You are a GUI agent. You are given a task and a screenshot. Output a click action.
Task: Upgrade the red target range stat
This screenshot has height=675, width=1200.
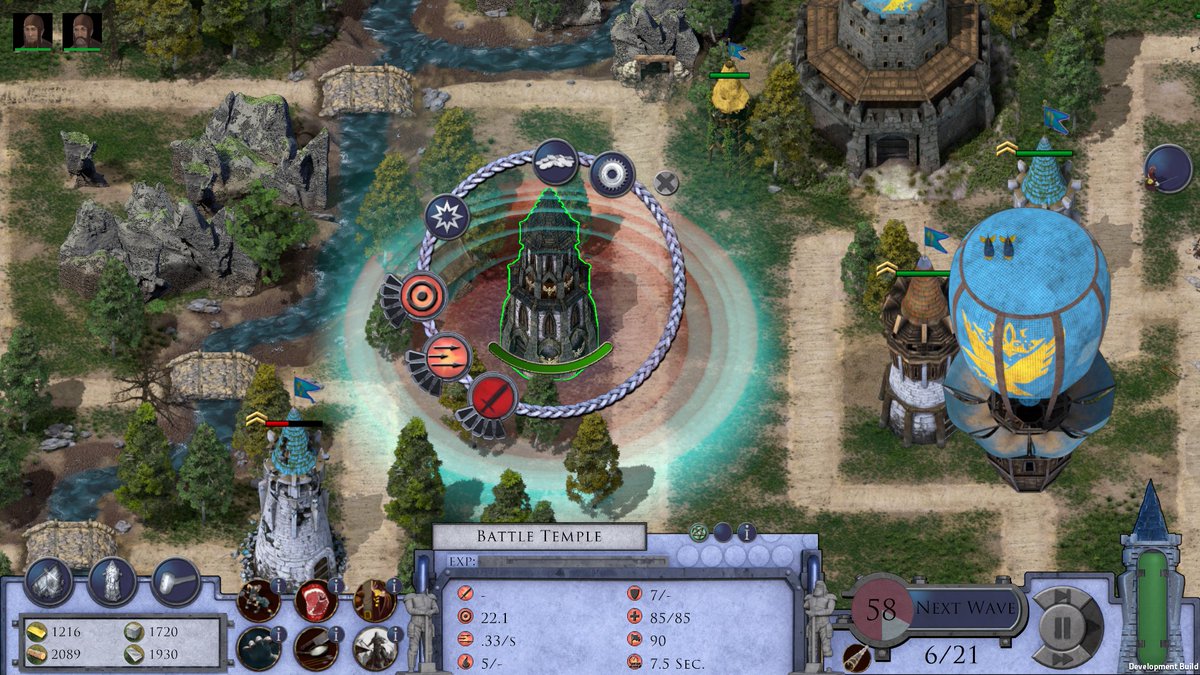(423, 296)
